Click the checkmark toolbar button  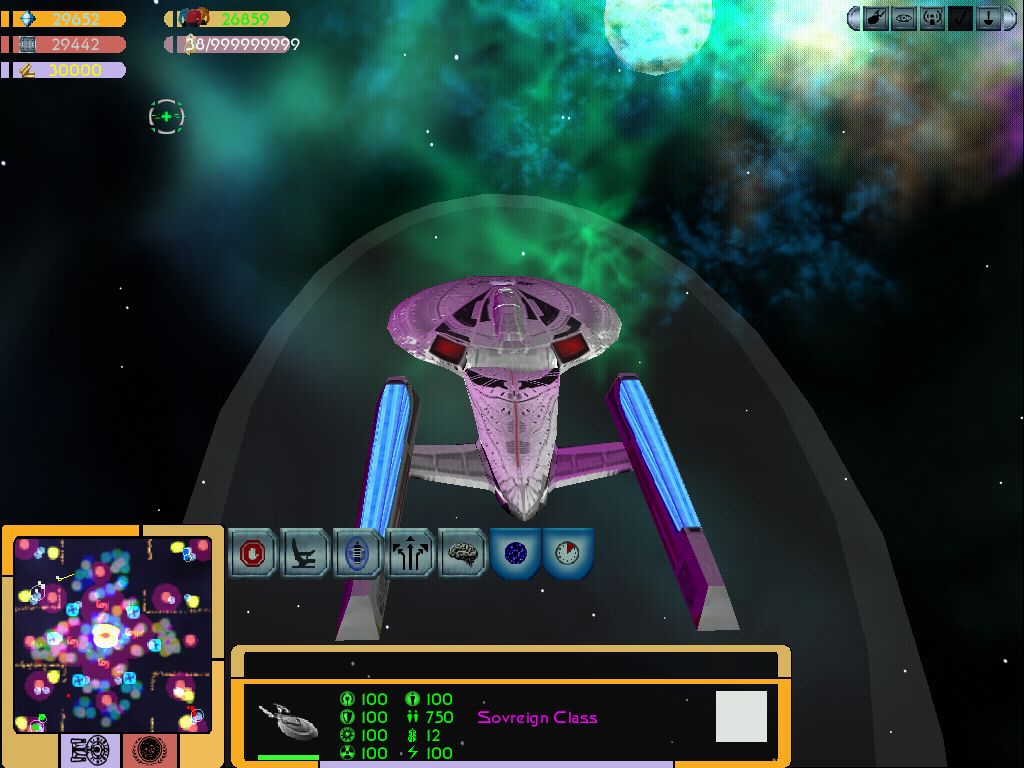(x=960, y=18)
